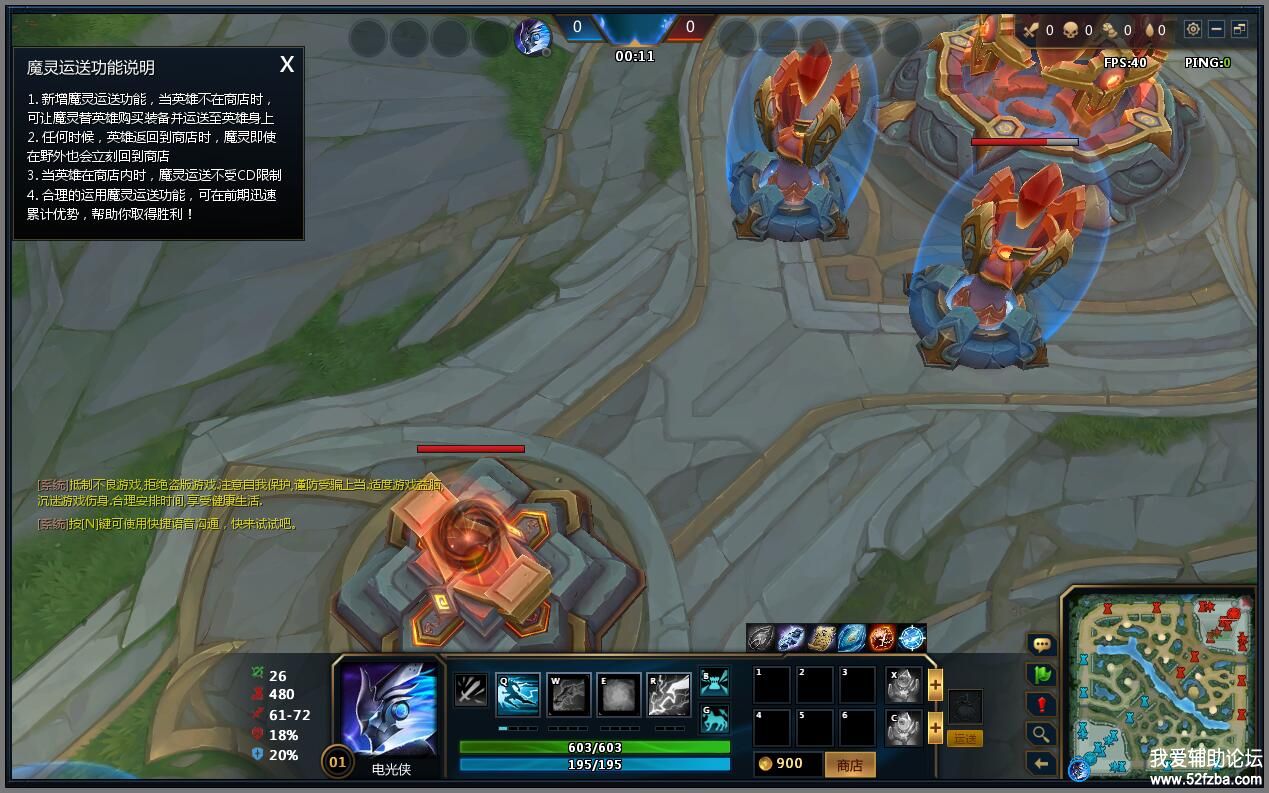Use the G mount skill icon
1269x793 pixels.
[714, 718]
